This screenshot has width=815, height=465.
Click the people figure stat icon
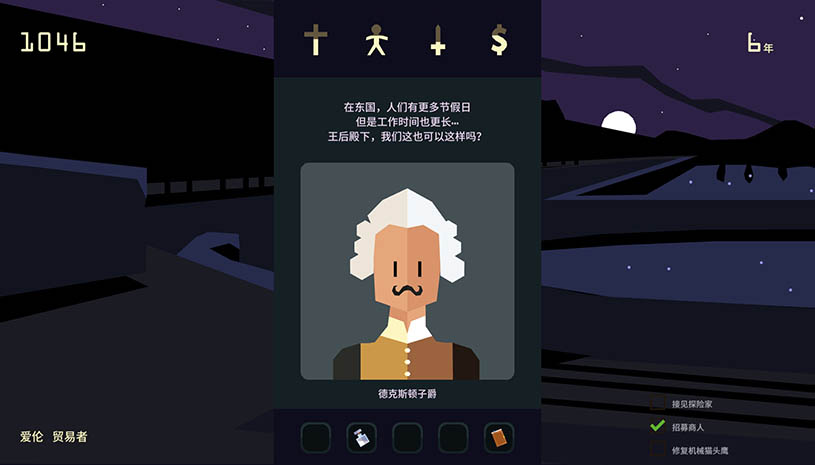pos(376,41)
